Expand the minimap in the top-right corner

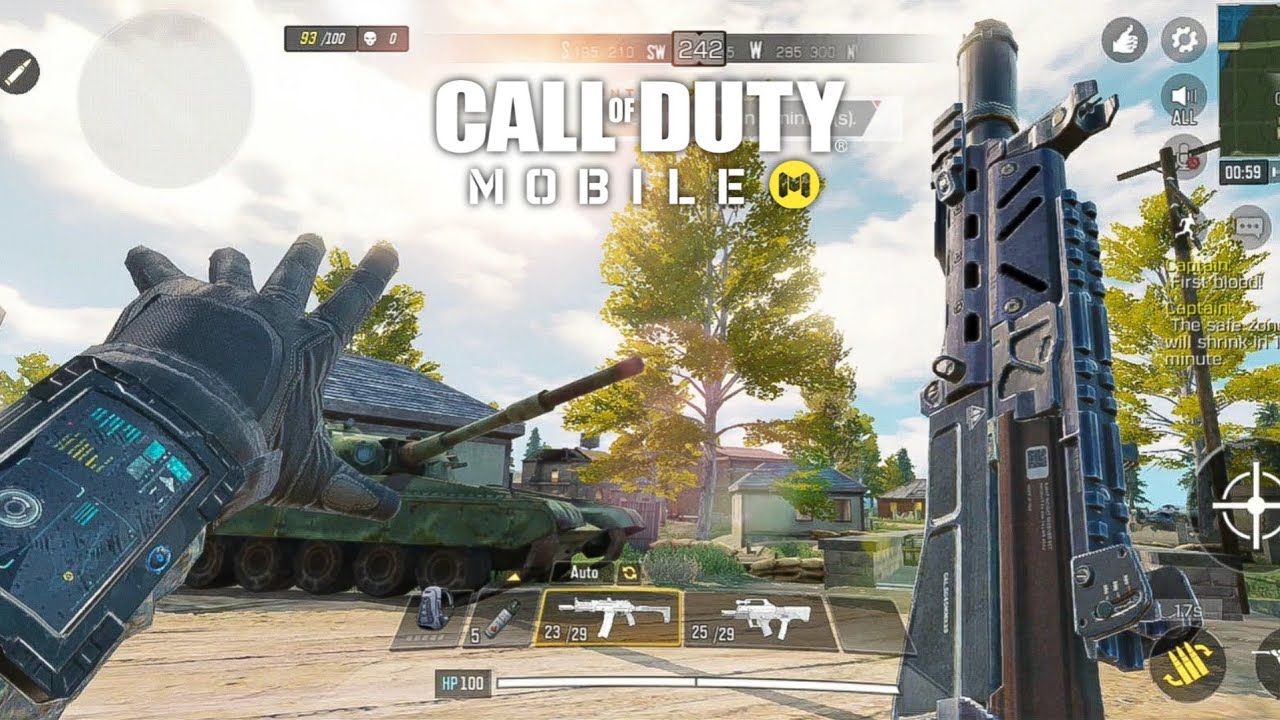point(1249,80)
